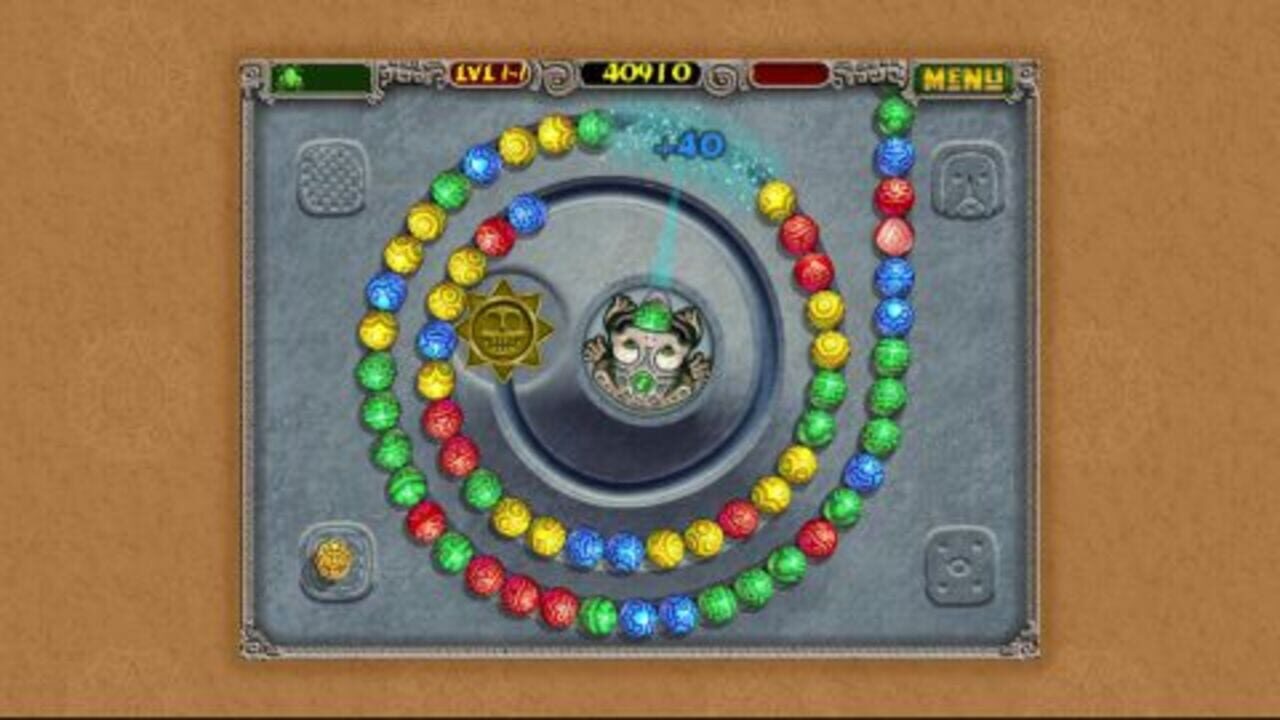The image size is (1280, 720).
Task: Click the red Zuma progress meter at top
Action: [790, 74]
